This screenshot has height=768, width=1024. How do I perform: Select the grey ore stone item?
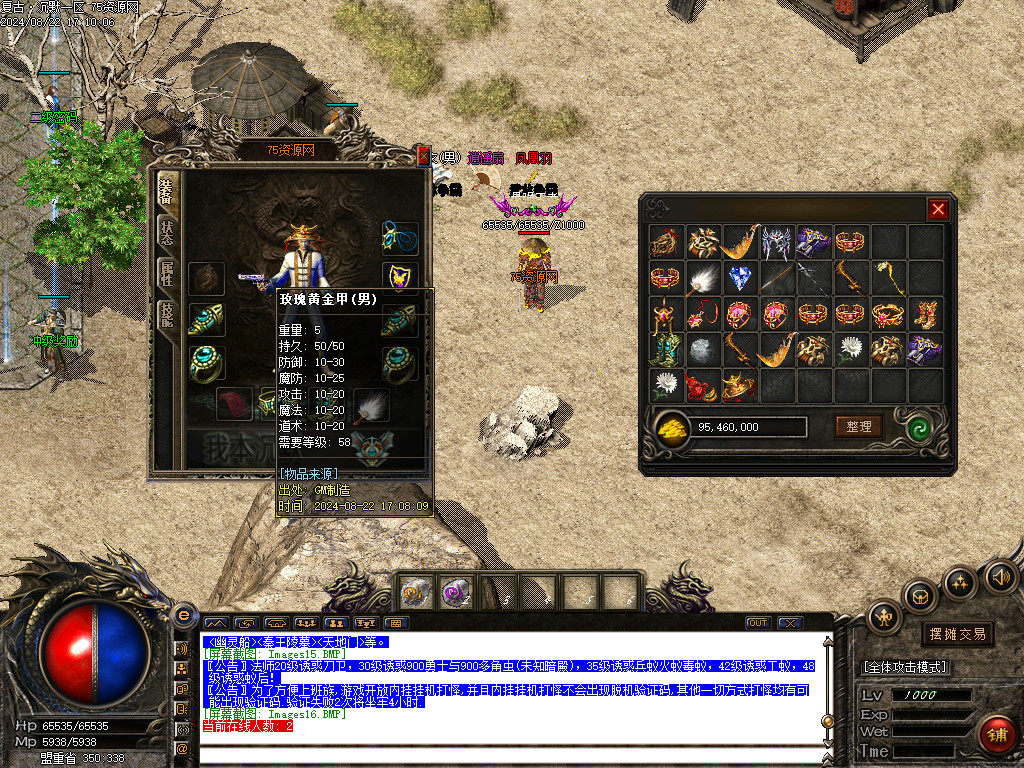[703, 349]
